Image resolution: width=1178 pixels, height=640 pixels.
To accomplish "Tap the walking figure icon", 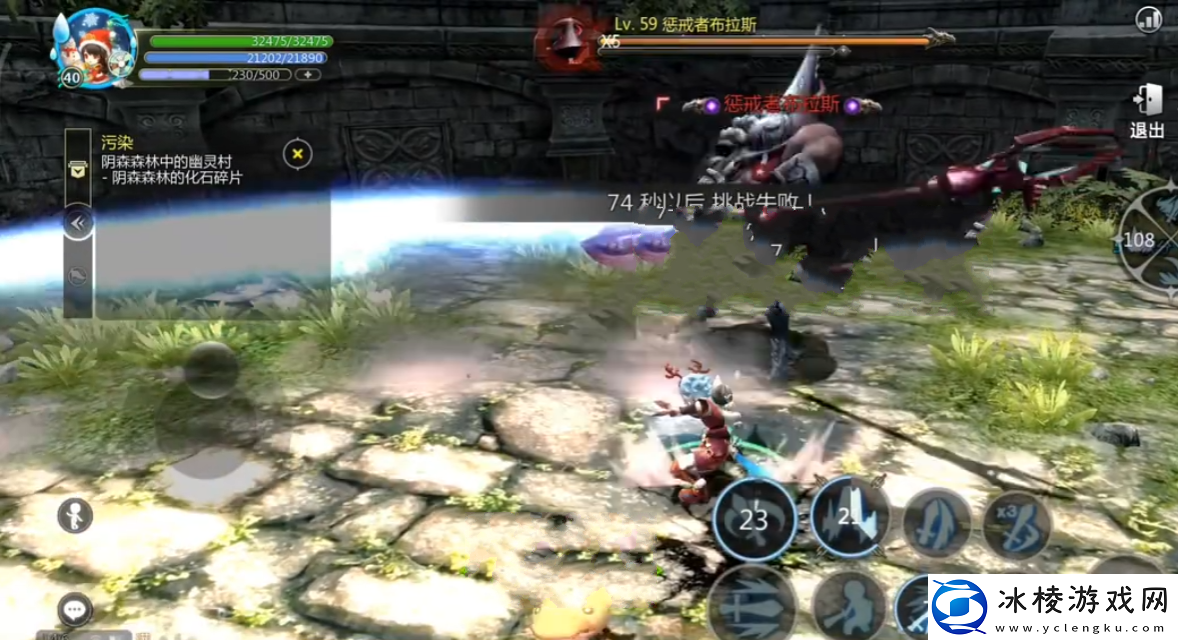I will [75, 515].
